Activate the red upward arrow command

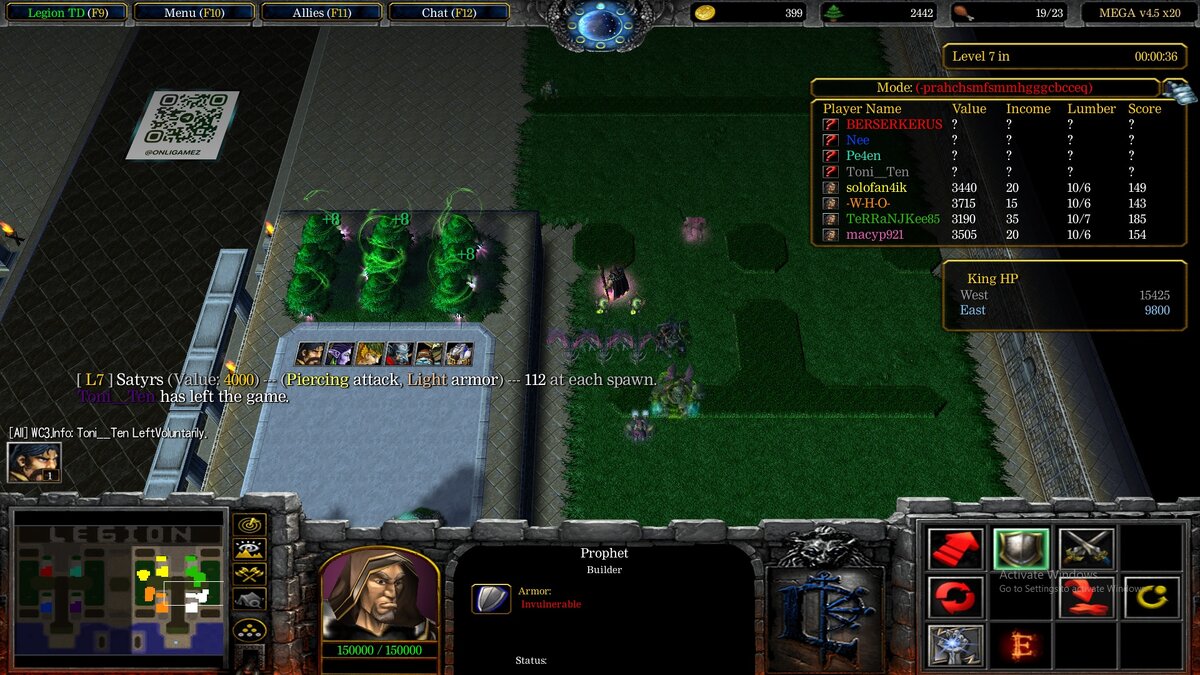(x=956, y=549)
